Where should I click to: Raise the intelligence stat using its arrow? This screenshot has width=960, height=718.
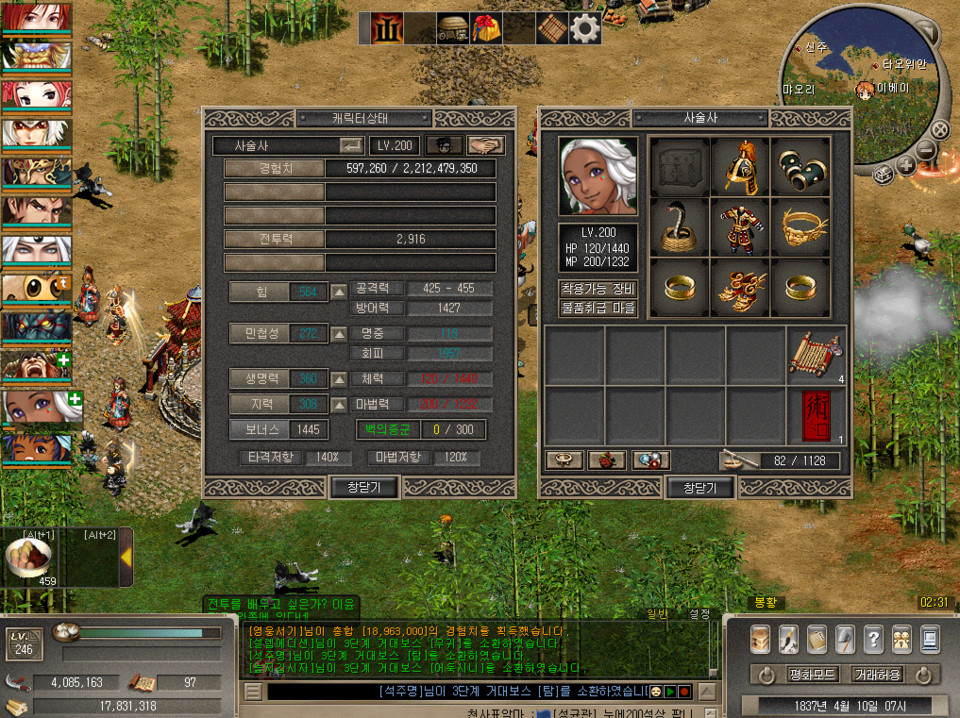point(339,404)
